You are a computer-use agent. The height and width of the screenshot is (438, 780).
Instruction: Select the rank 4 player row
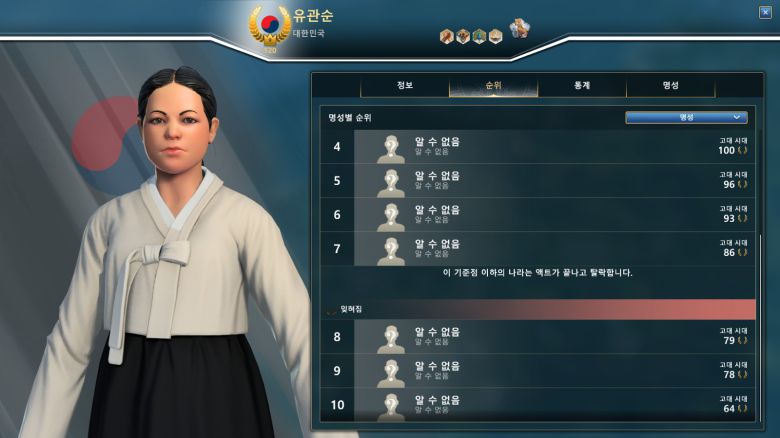540,147
